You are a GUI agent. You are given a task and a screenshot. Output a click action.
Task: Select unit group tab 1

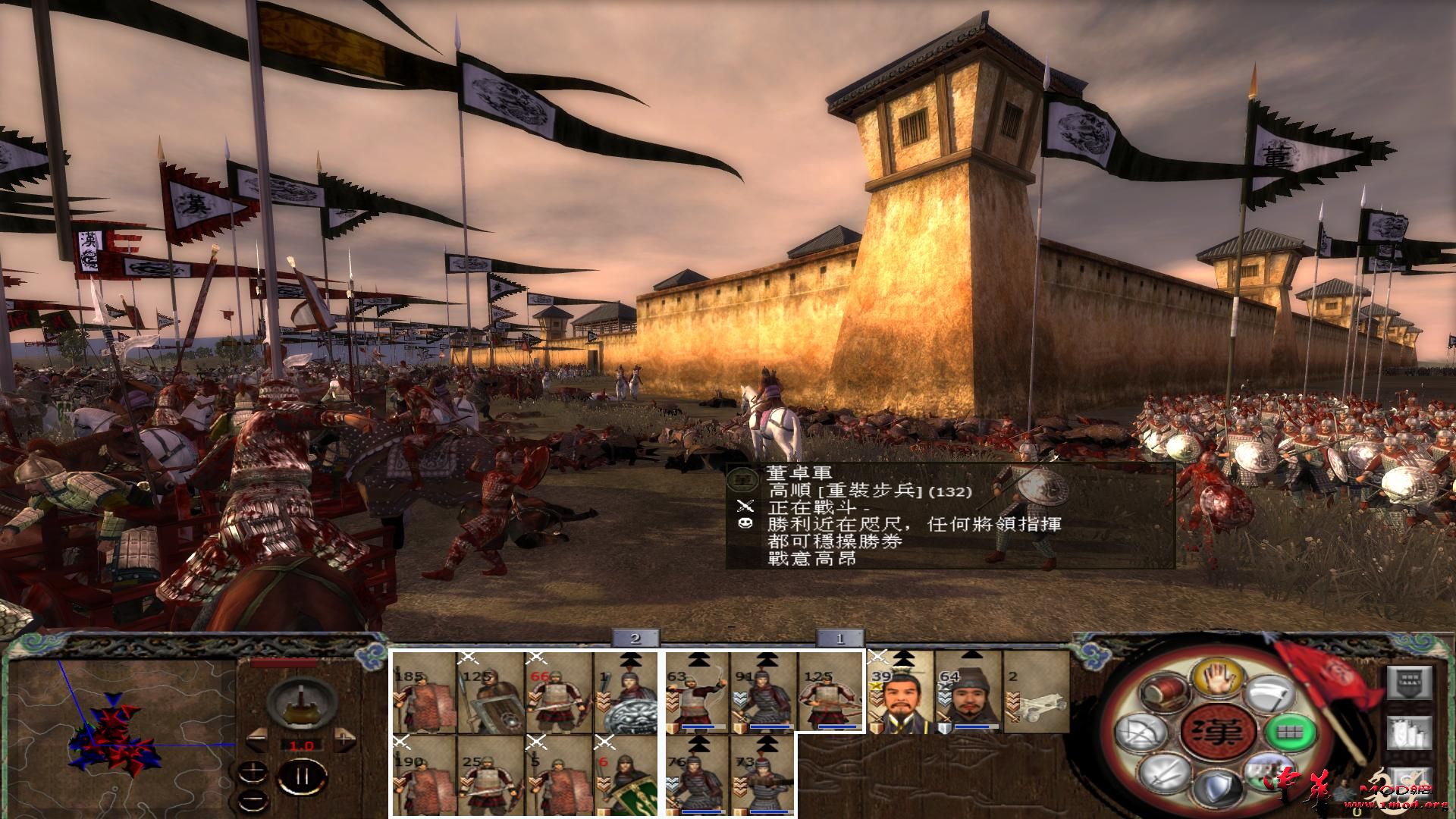tap(839, 639)
